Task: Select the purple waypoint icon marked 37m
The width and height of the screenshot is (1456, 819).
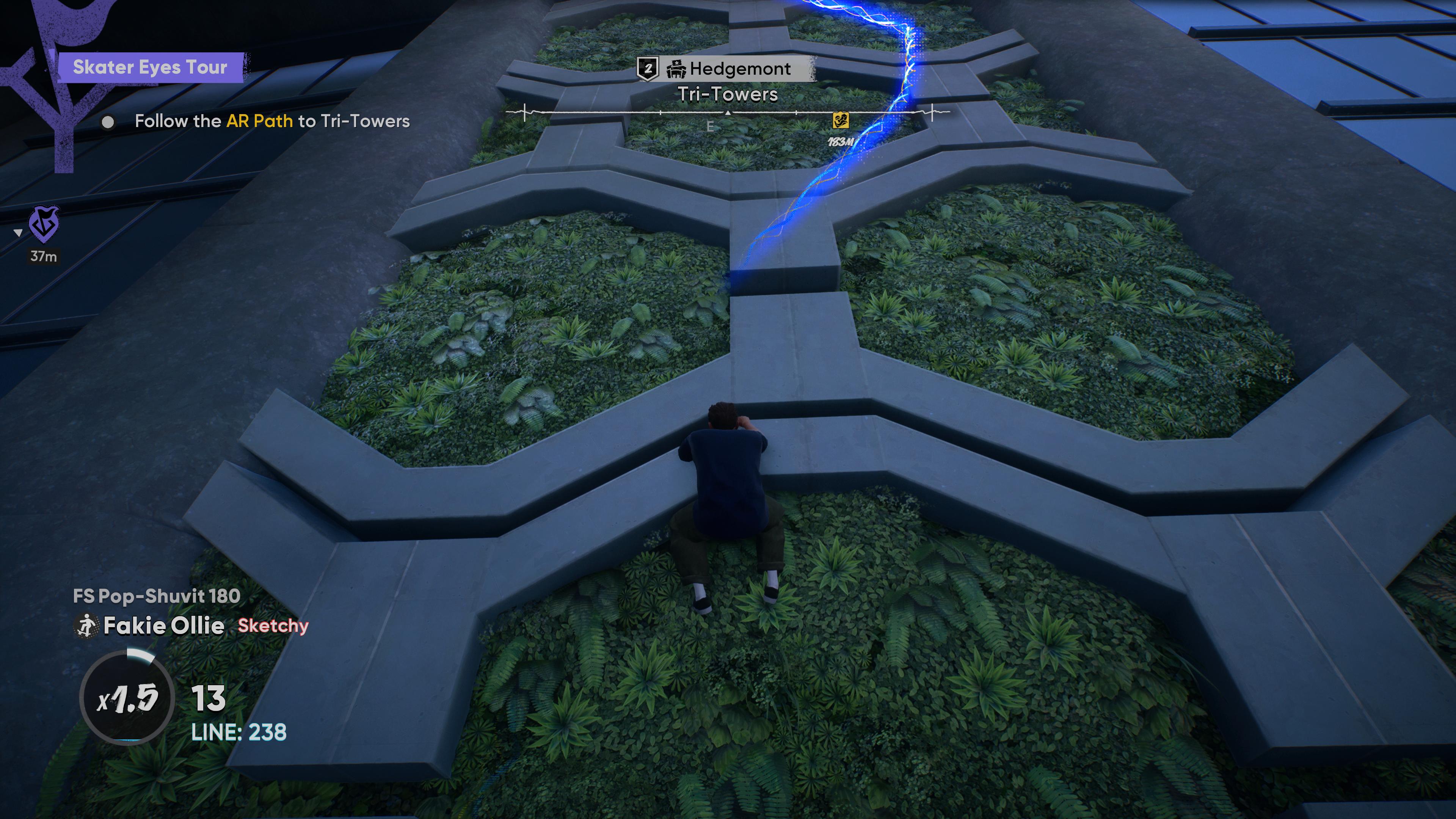Action: 44,224
